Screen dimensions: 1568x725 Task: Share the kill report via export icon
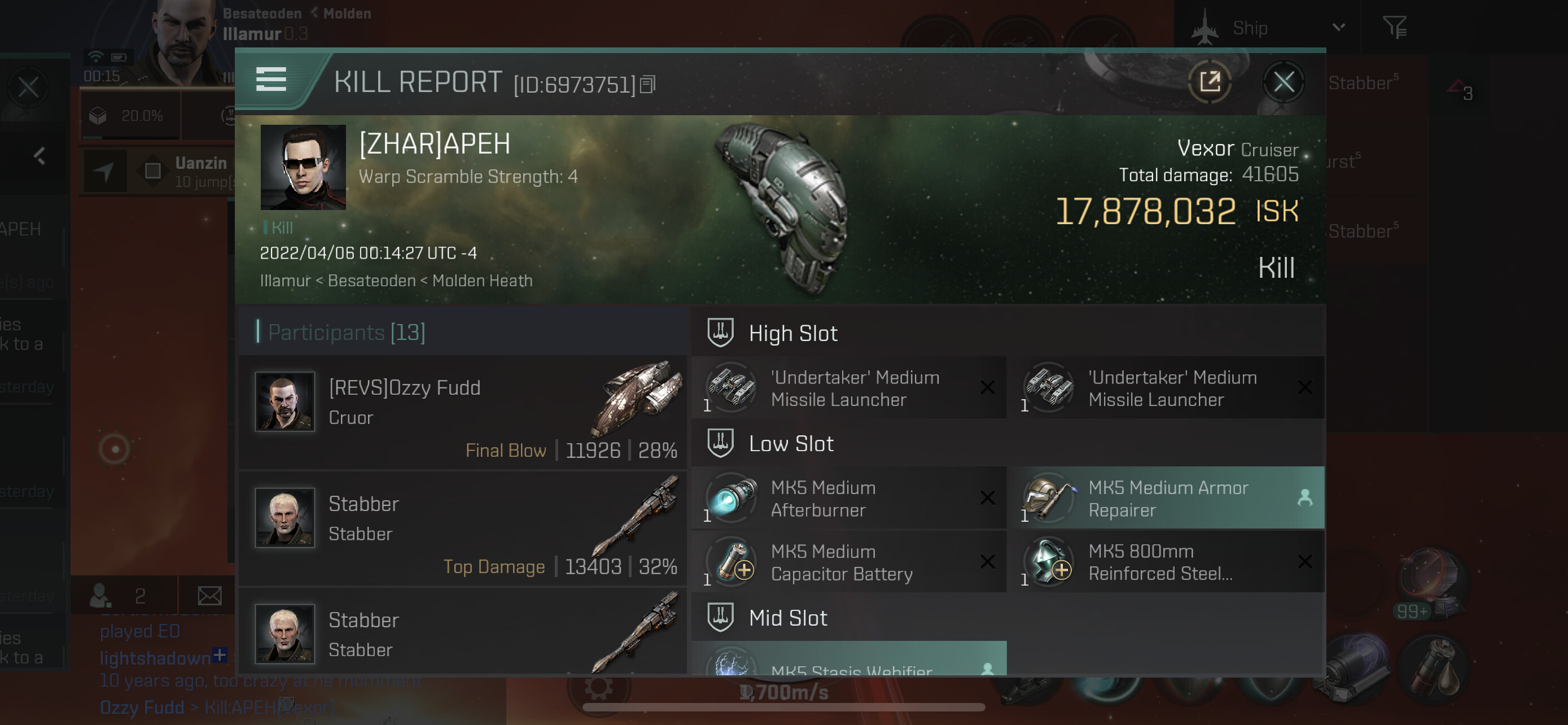point(1210,82)
